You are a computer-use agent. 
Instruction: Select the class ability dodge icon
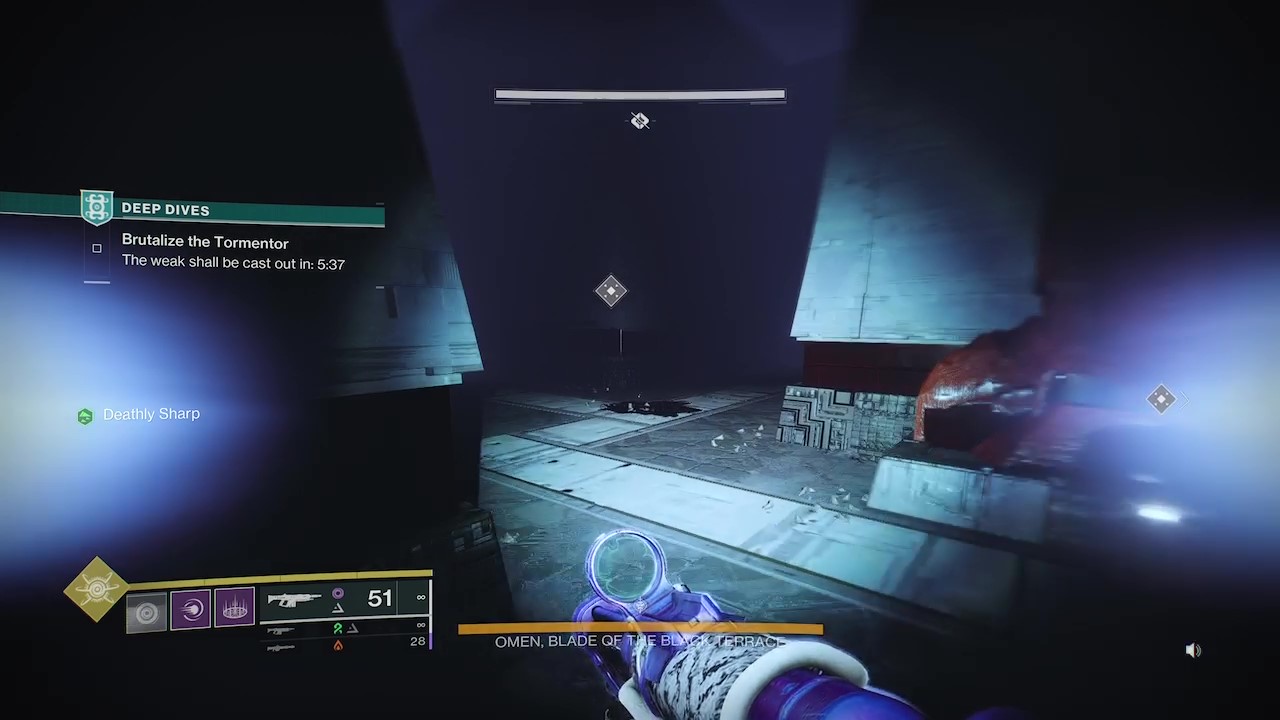(x=147, y=610)
